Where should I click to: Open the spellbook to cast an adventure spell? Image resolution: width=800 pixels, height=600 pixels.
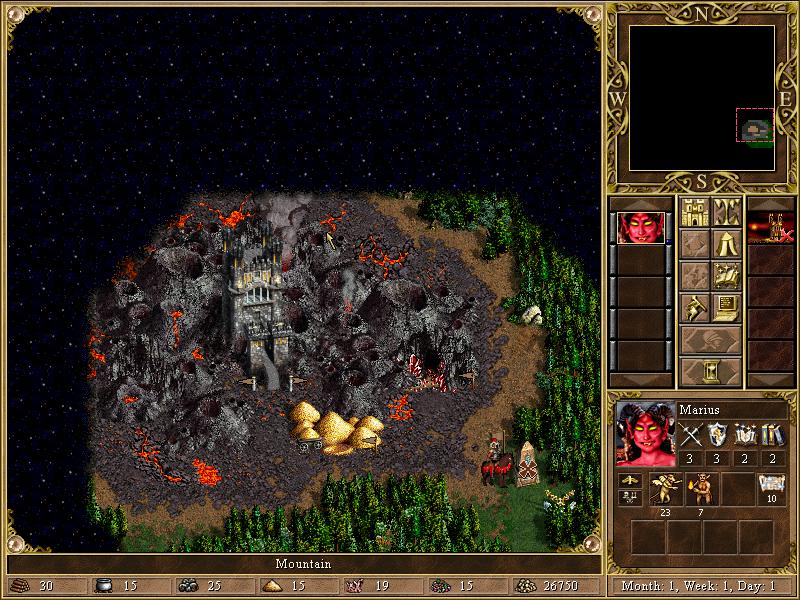pos(726,276)
